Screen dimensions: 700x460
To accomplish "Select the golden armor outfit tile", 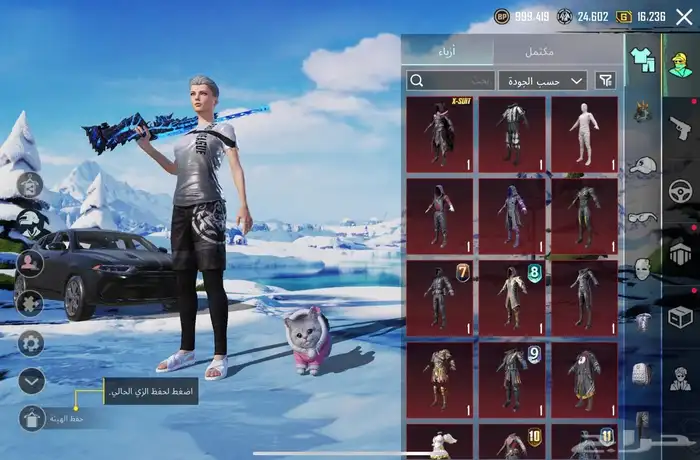I will click(440, 378).
